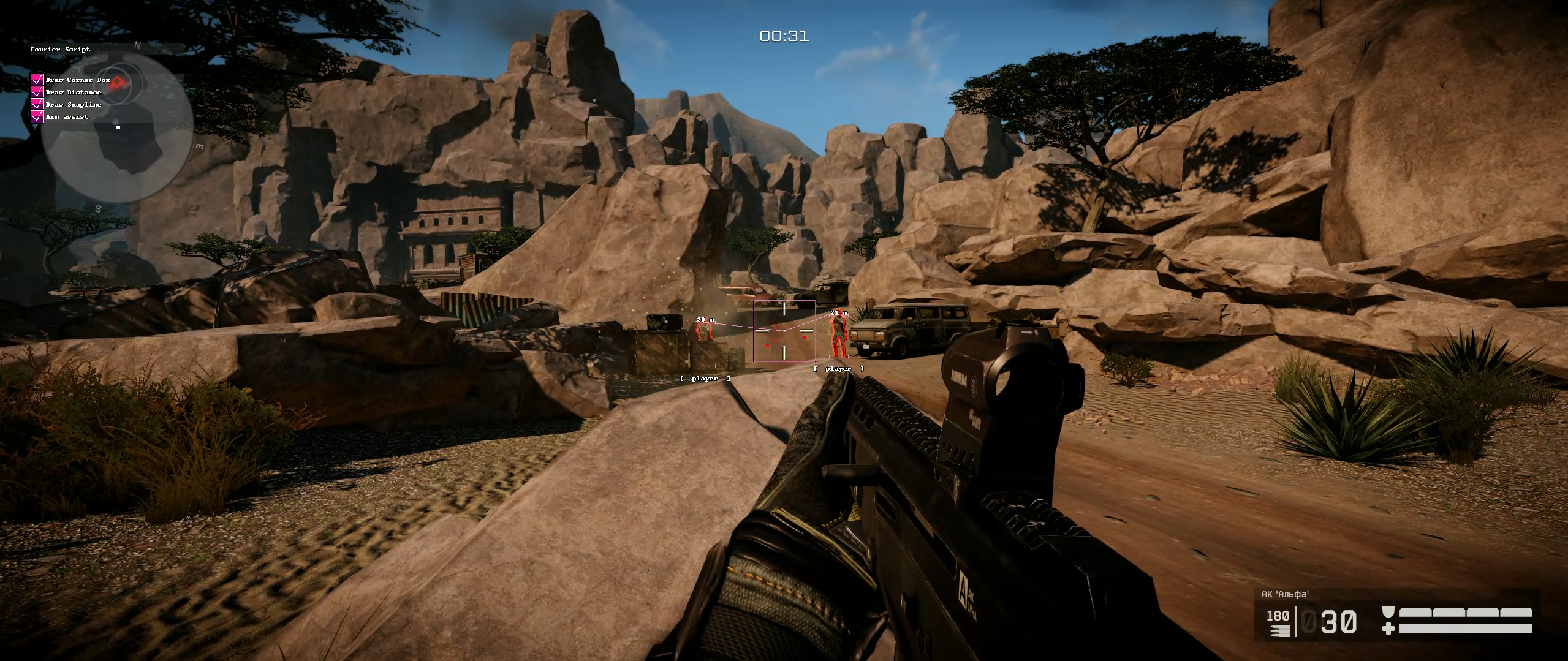The width and height of the screenshot is (1568, 661).
Task: Click the shield icon near the armor bar
Action: tap(1387, 612)
